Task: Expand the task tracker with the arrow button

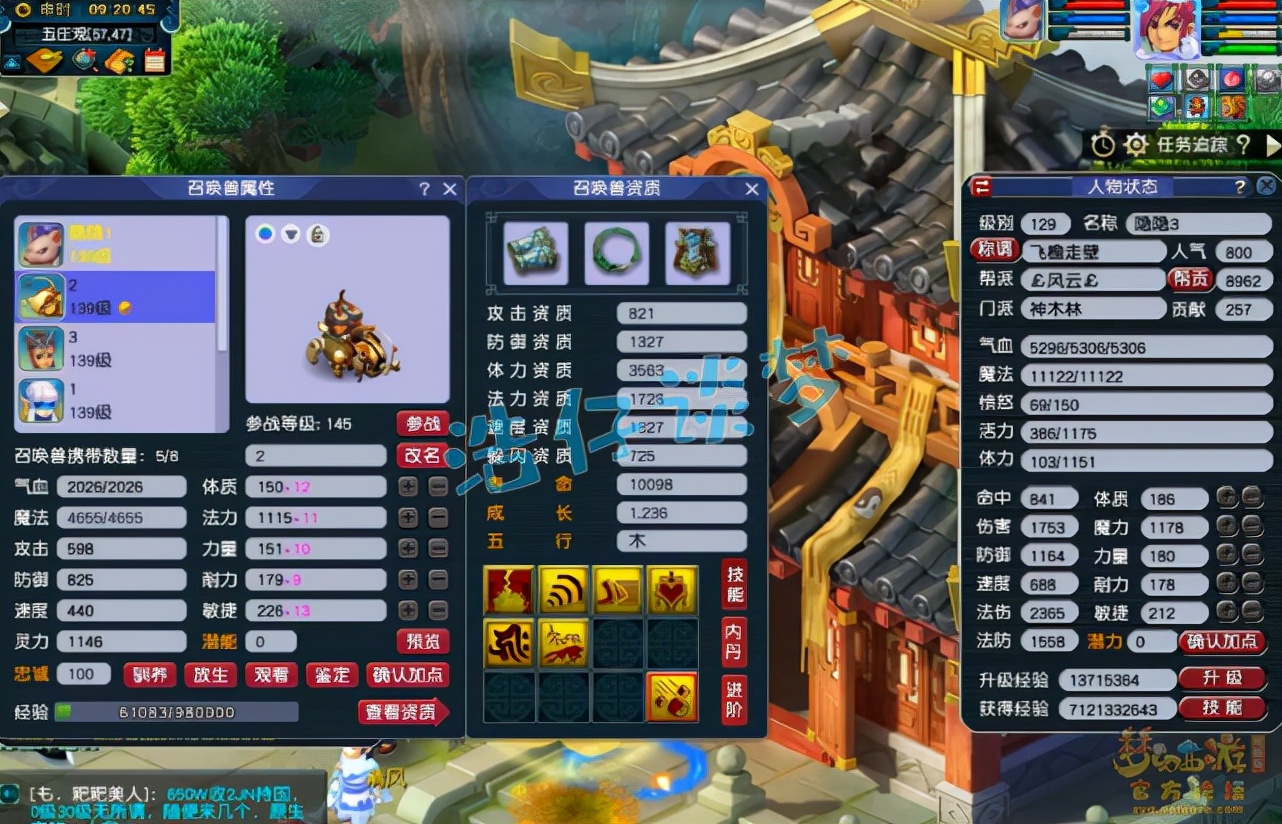Action: click(x=1272, y=144)
